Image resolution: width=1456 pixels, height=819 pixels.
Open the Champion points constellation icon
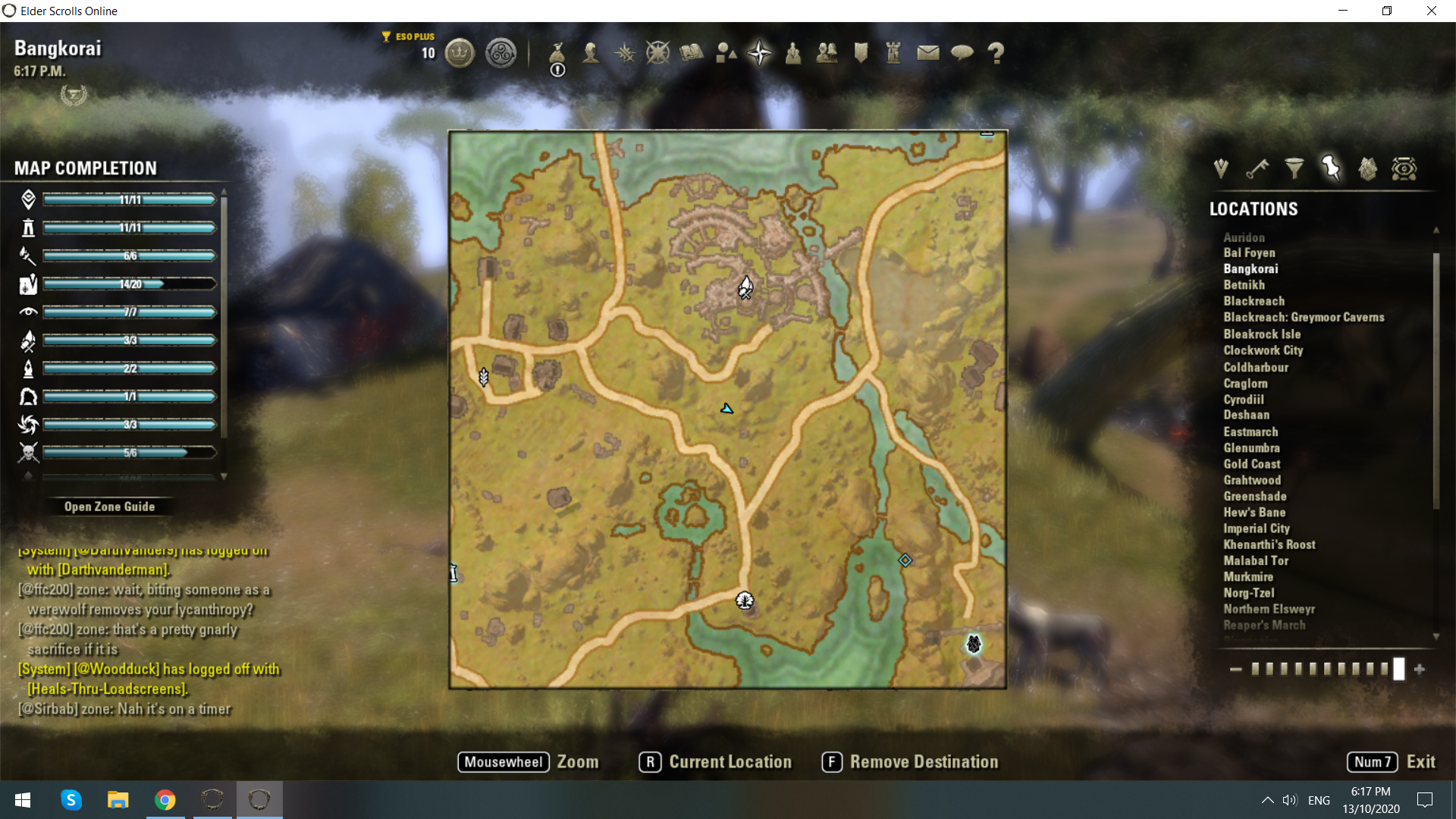657,53
